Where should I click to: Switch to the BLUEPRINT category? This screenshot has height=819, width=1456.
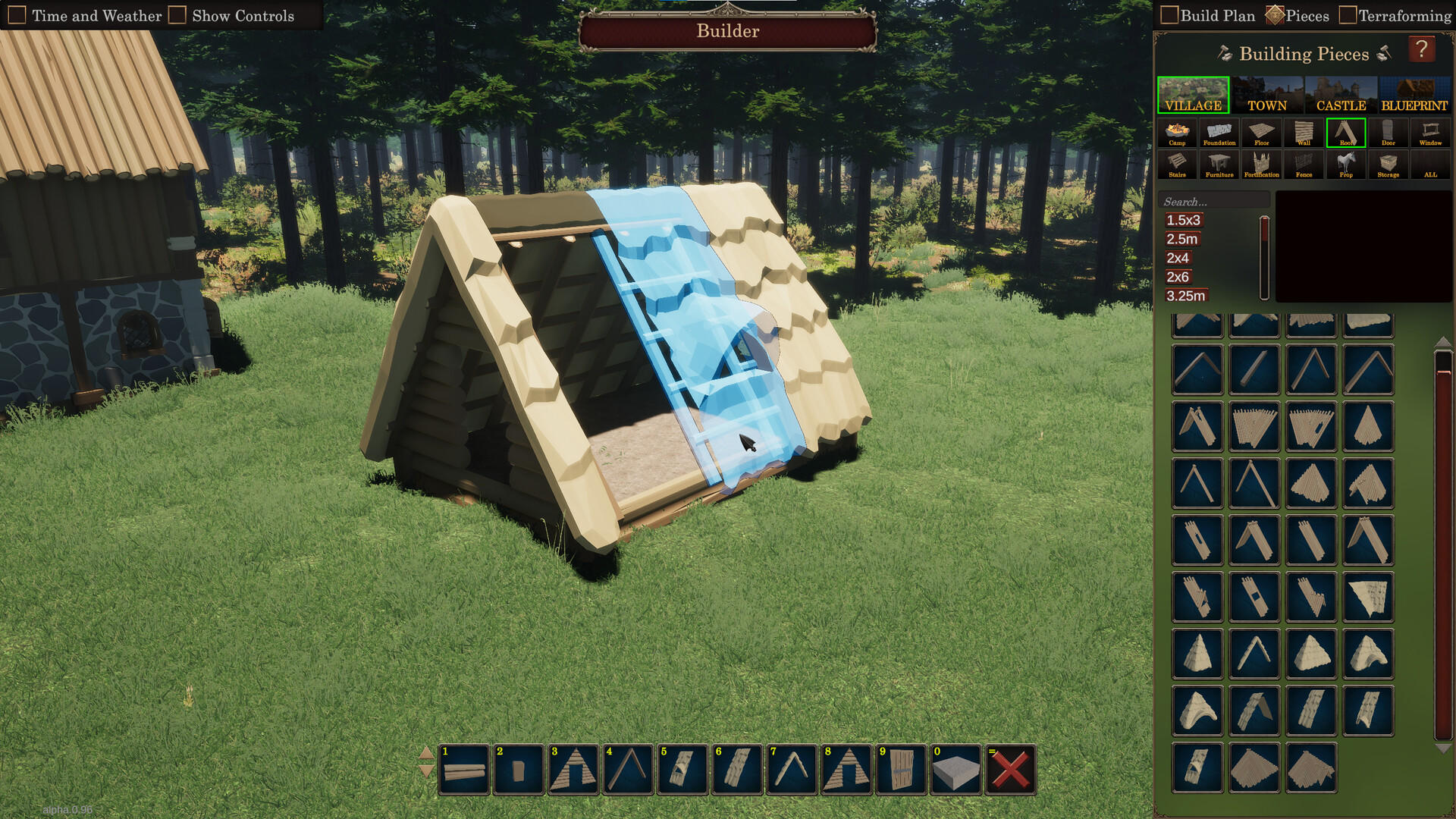pos(1415,94)
